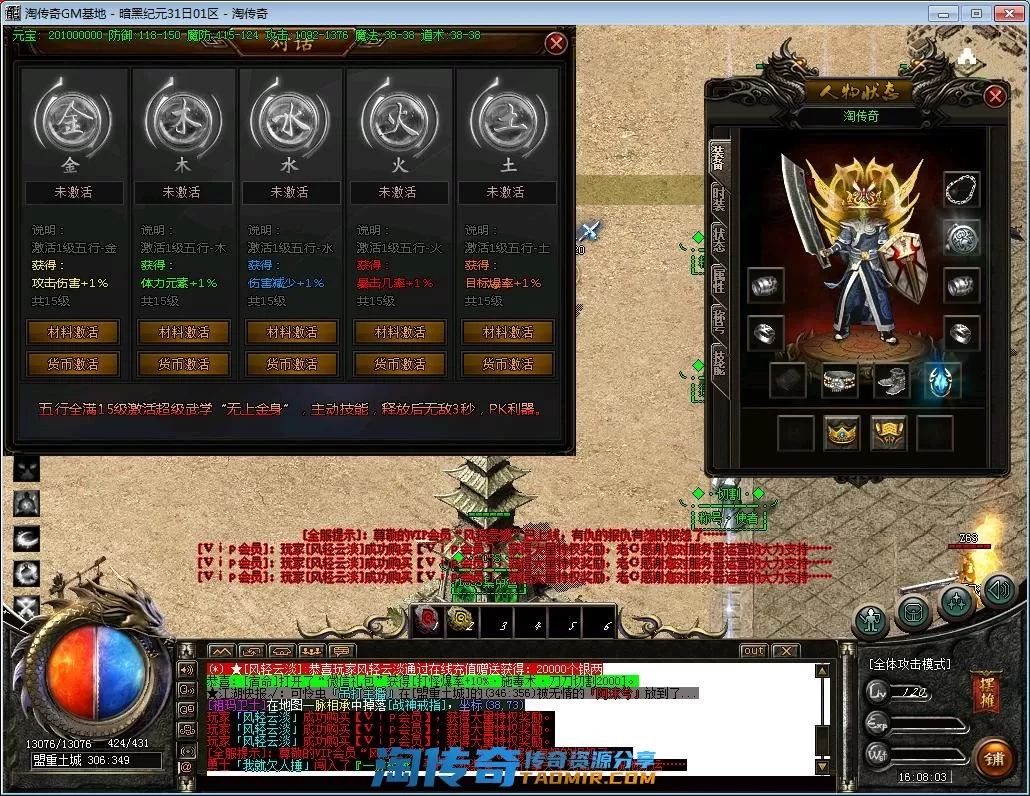Choose 货币激活 for the 火 element
This screenshot has width=1030, height=796.
(398, 364)
